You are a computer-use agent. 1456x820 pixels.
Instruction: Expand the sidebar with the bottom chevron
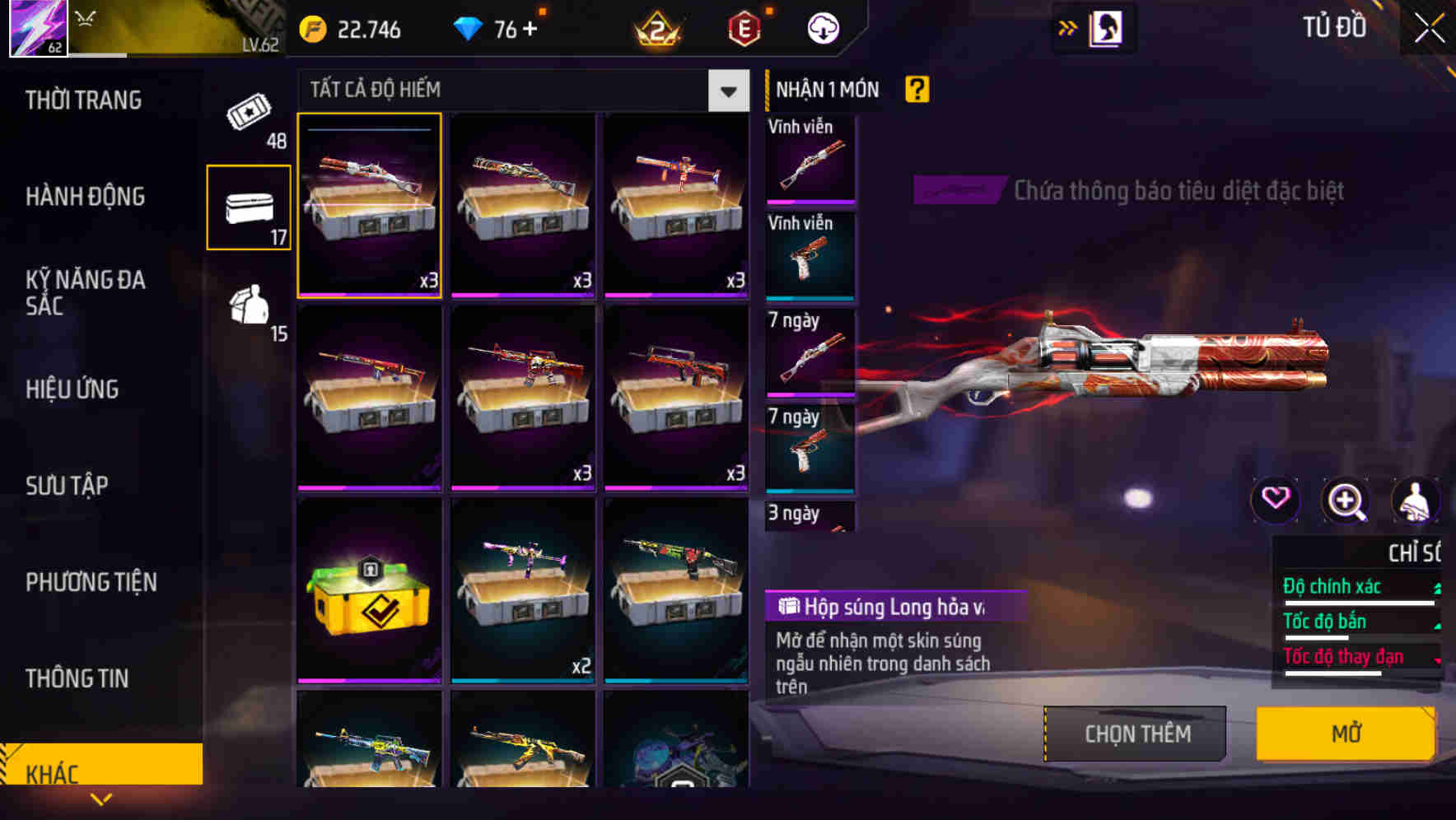[x=101, y=798]
